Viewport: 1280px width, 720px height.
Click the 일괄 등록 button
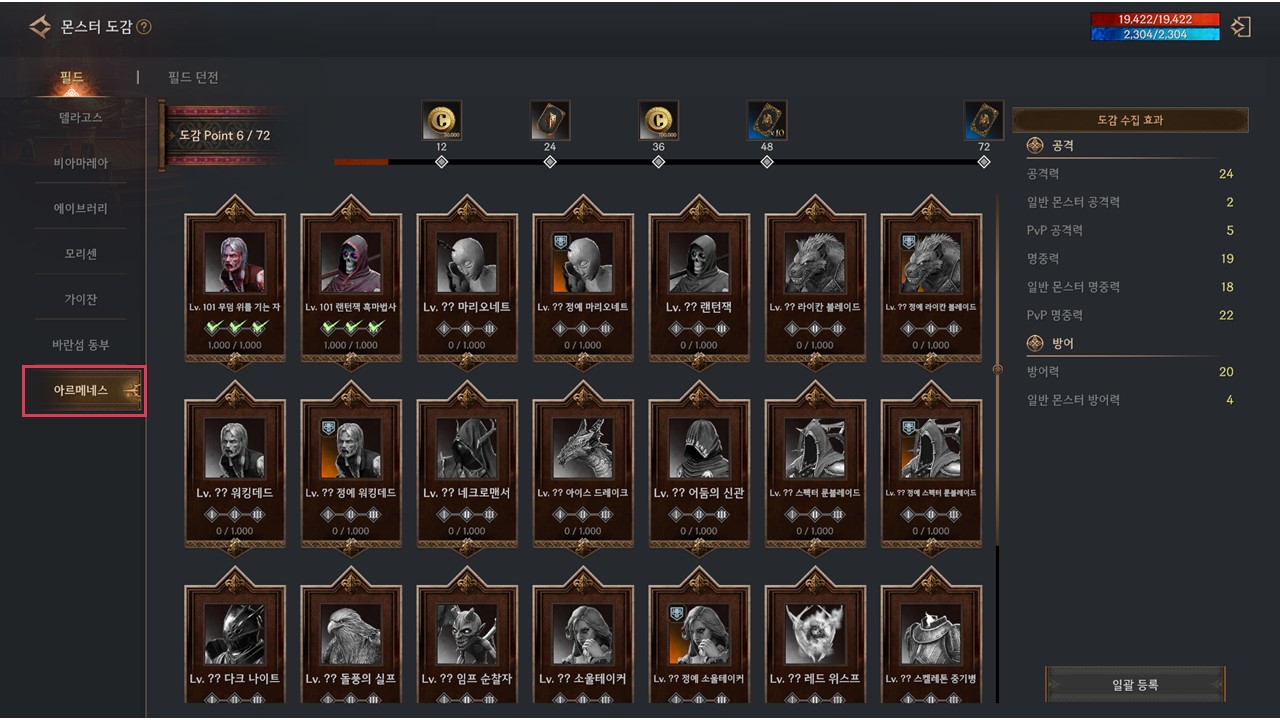coord(1135,685)
